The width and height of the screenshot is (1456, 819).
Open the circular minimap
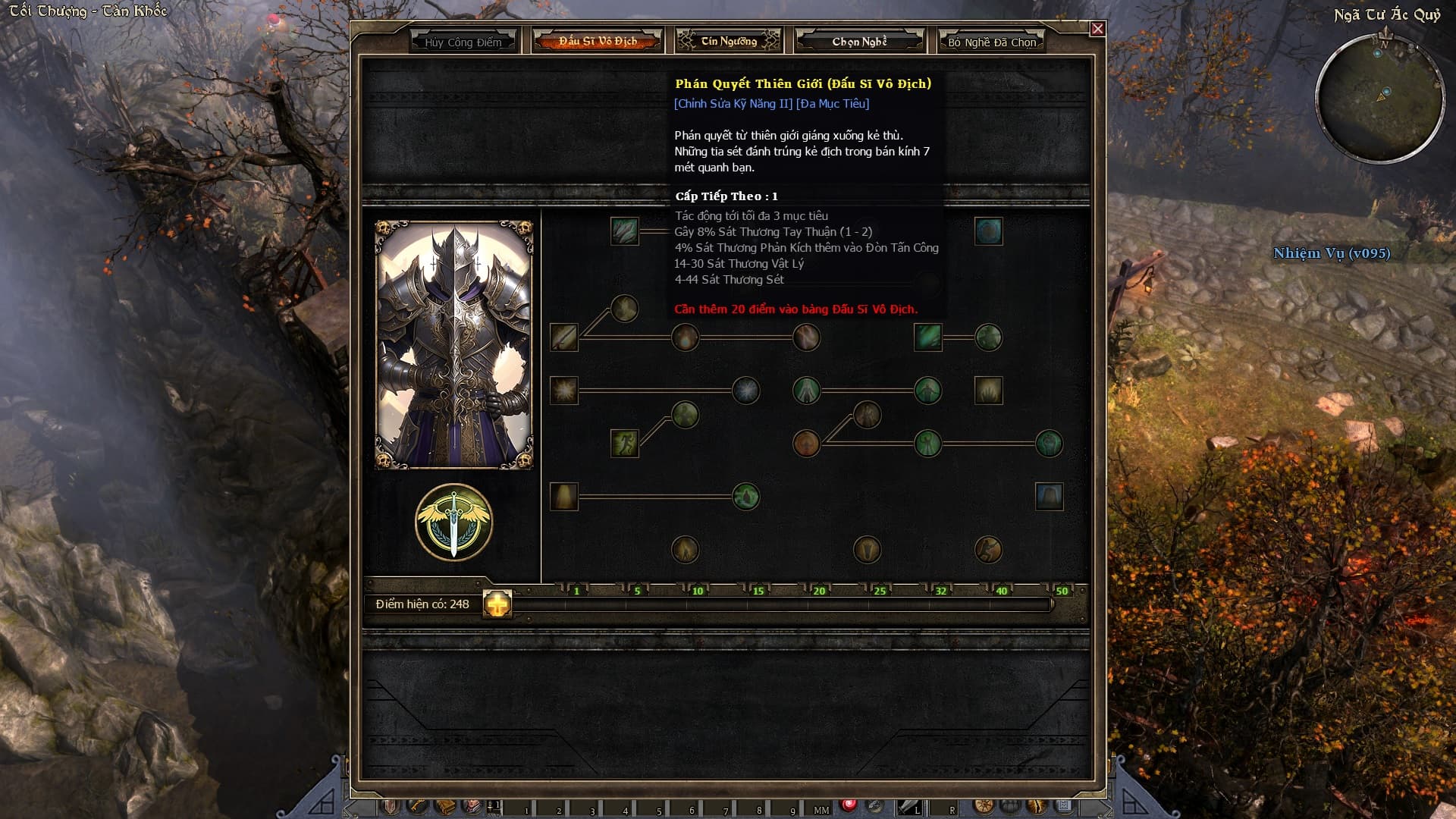click(1379, 98)
